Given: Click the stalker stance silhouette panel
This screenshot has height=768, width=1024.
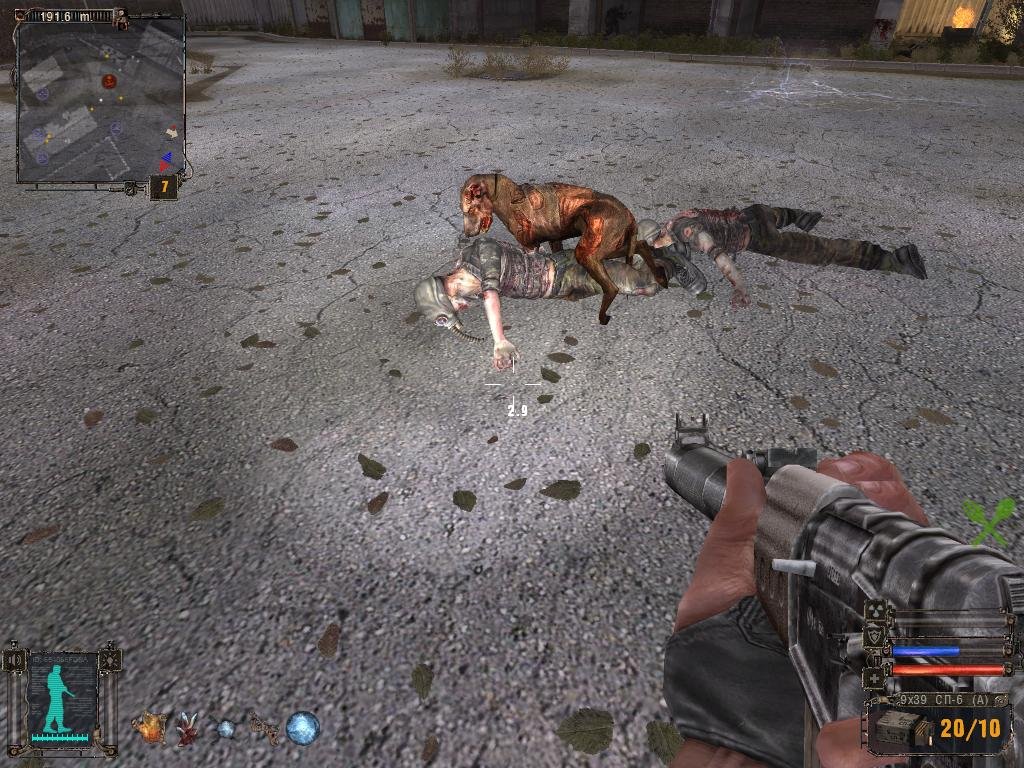Looking at the screenshot, I should click(62, 697).
